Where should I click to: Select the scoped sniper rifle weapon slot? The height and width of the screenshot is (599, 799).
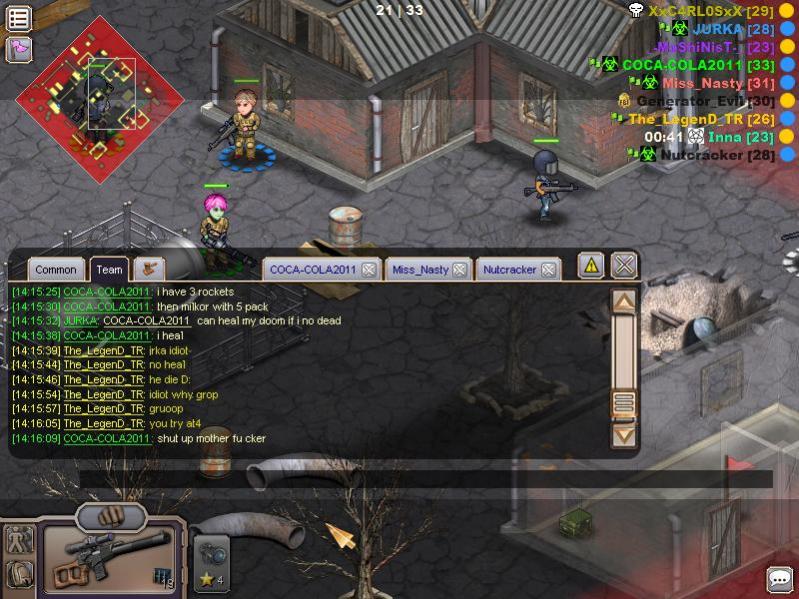click(108, 558)
